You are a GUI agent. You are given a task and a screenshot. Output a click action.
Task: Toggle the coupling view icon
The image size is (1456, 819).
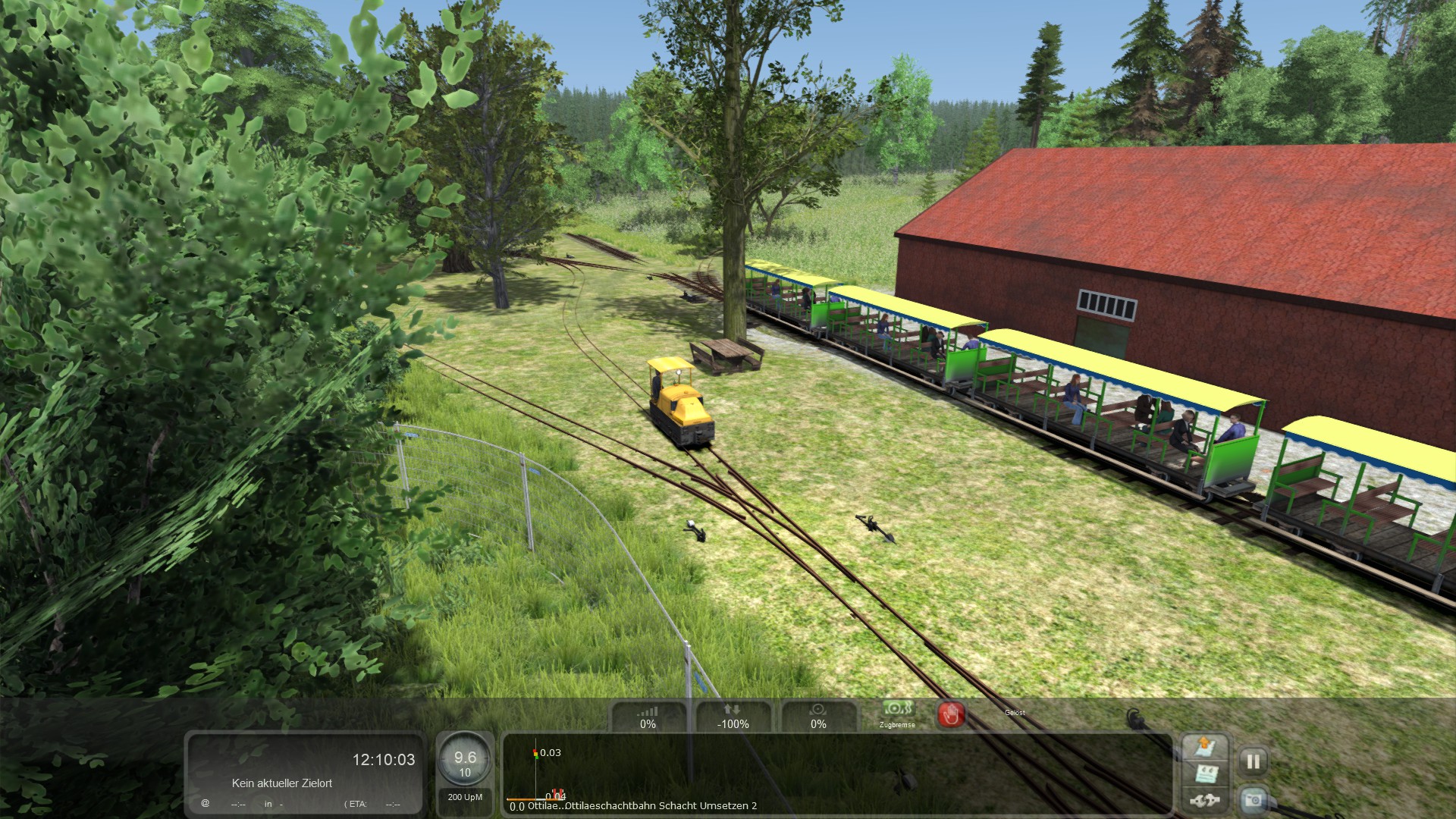(x=1206, y=800)
